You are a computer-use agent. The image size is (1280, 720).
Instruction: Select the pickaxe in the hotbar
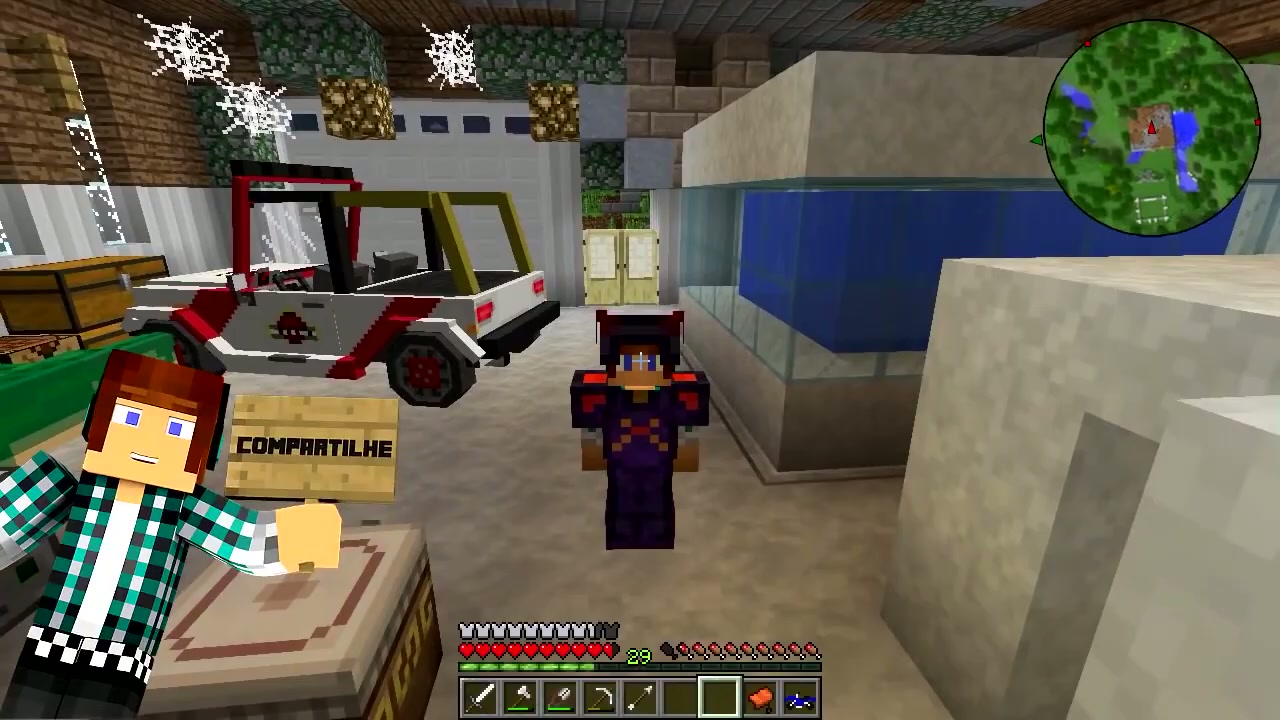point(601,697)
